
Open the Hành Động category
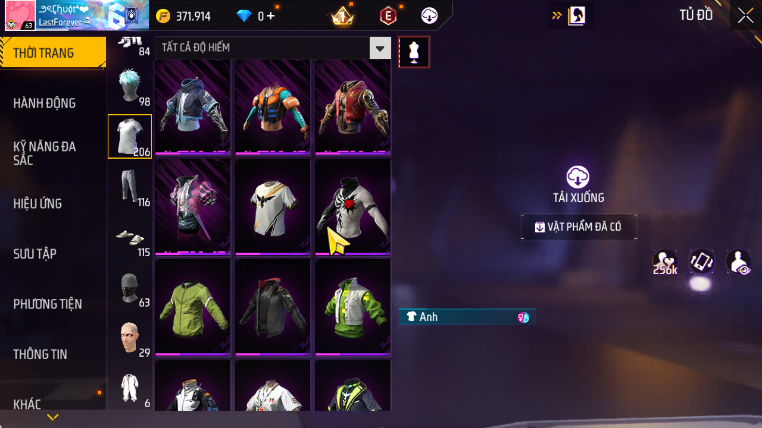coord(45,103)
